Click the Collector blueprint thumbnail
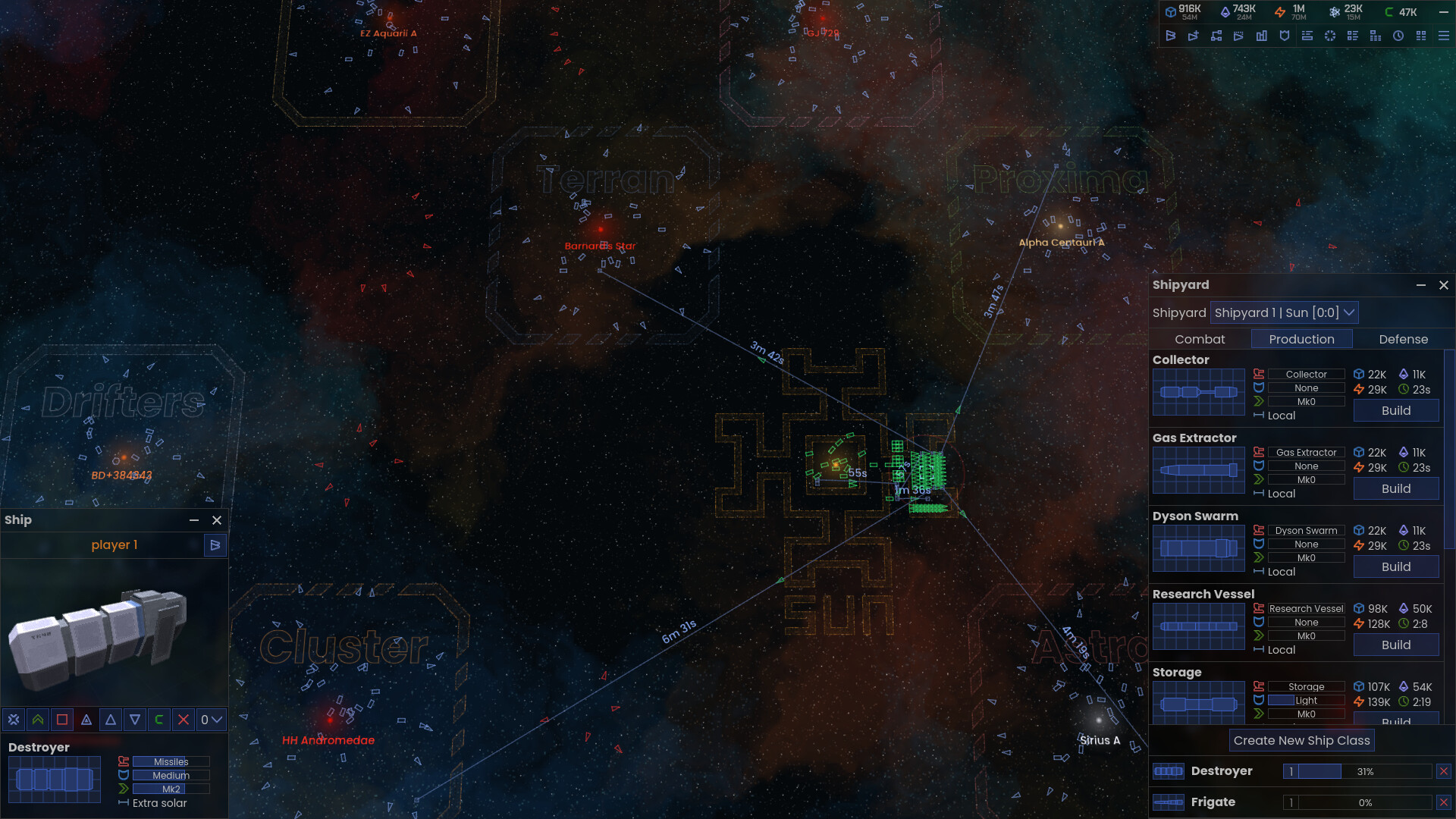 [x=1198, y=393]
